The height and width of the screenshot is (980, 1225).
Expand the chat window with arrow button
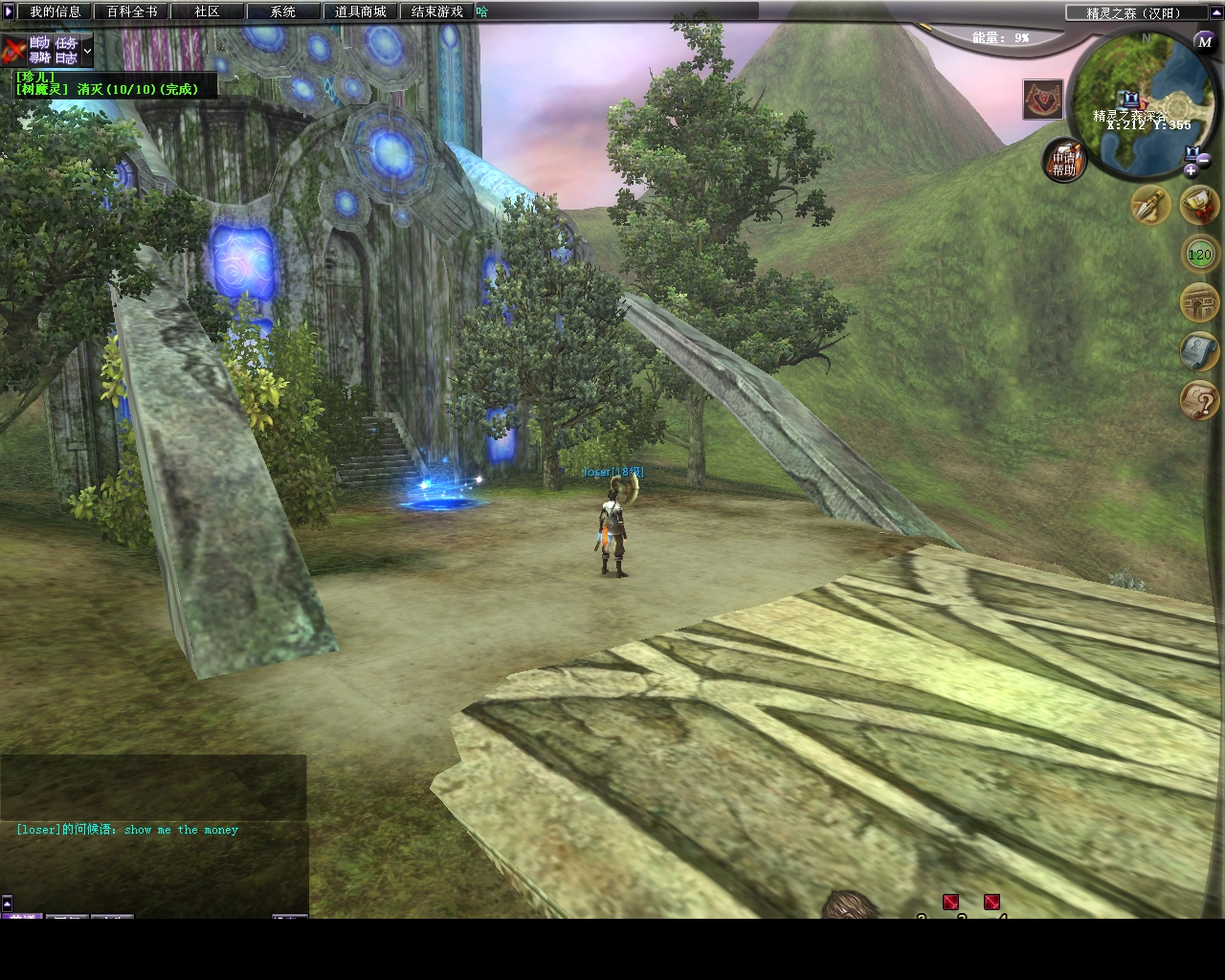7,902
